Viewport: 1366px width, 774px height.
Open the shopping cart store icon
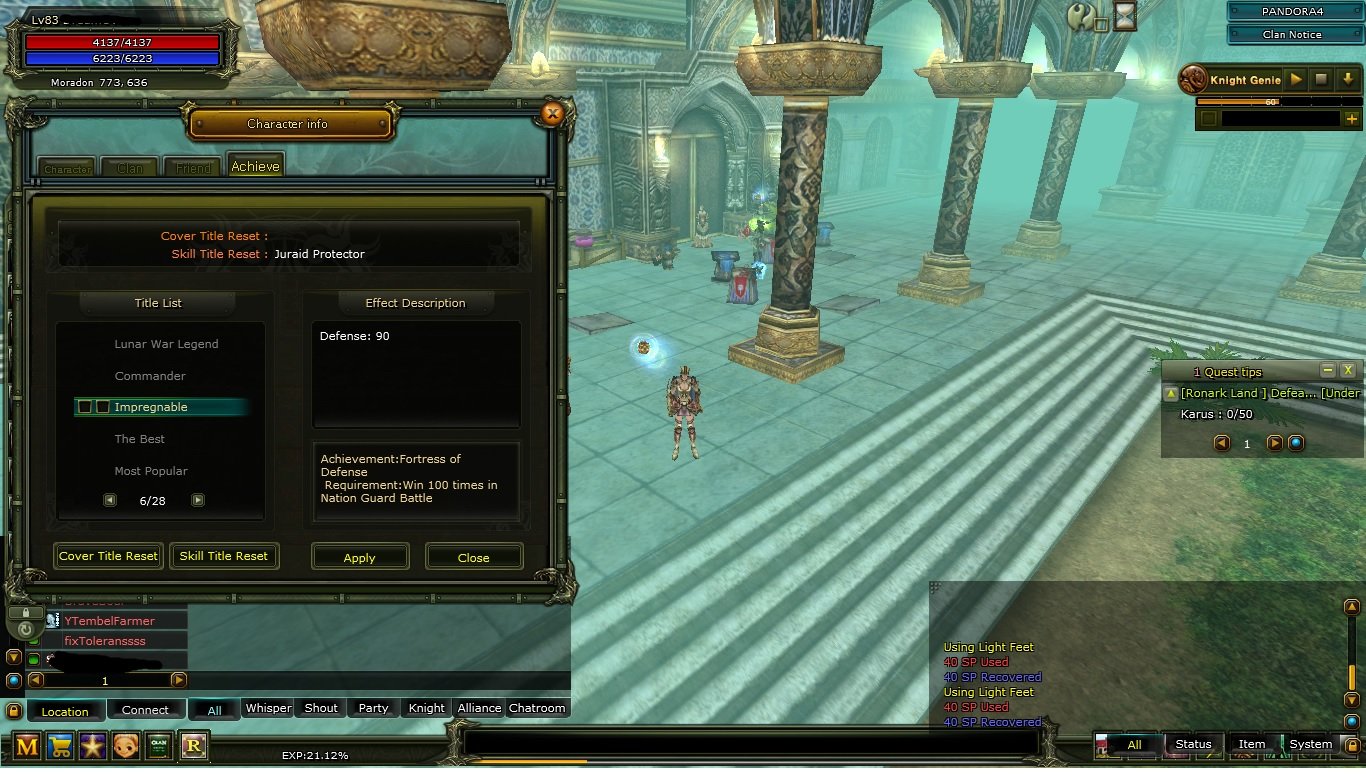pos(61,746)
